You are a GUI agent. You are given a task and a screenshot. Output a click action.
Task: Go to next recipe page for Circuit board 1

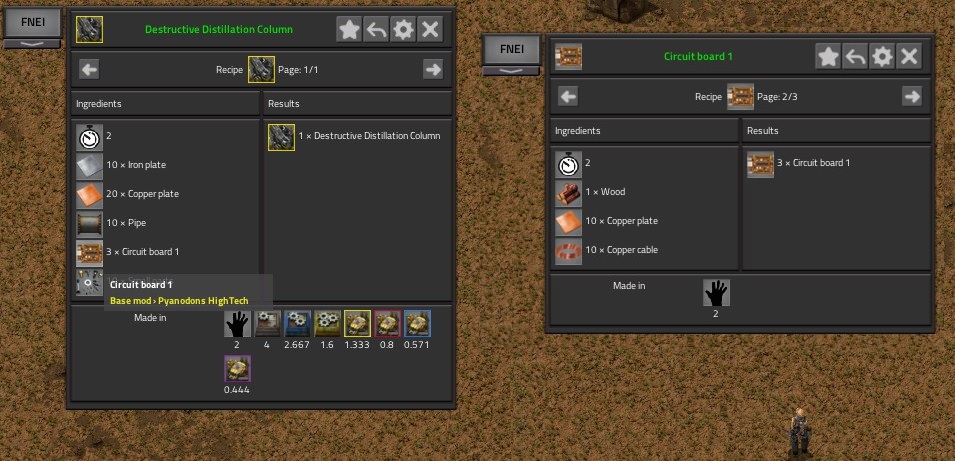tap(911, 96)
